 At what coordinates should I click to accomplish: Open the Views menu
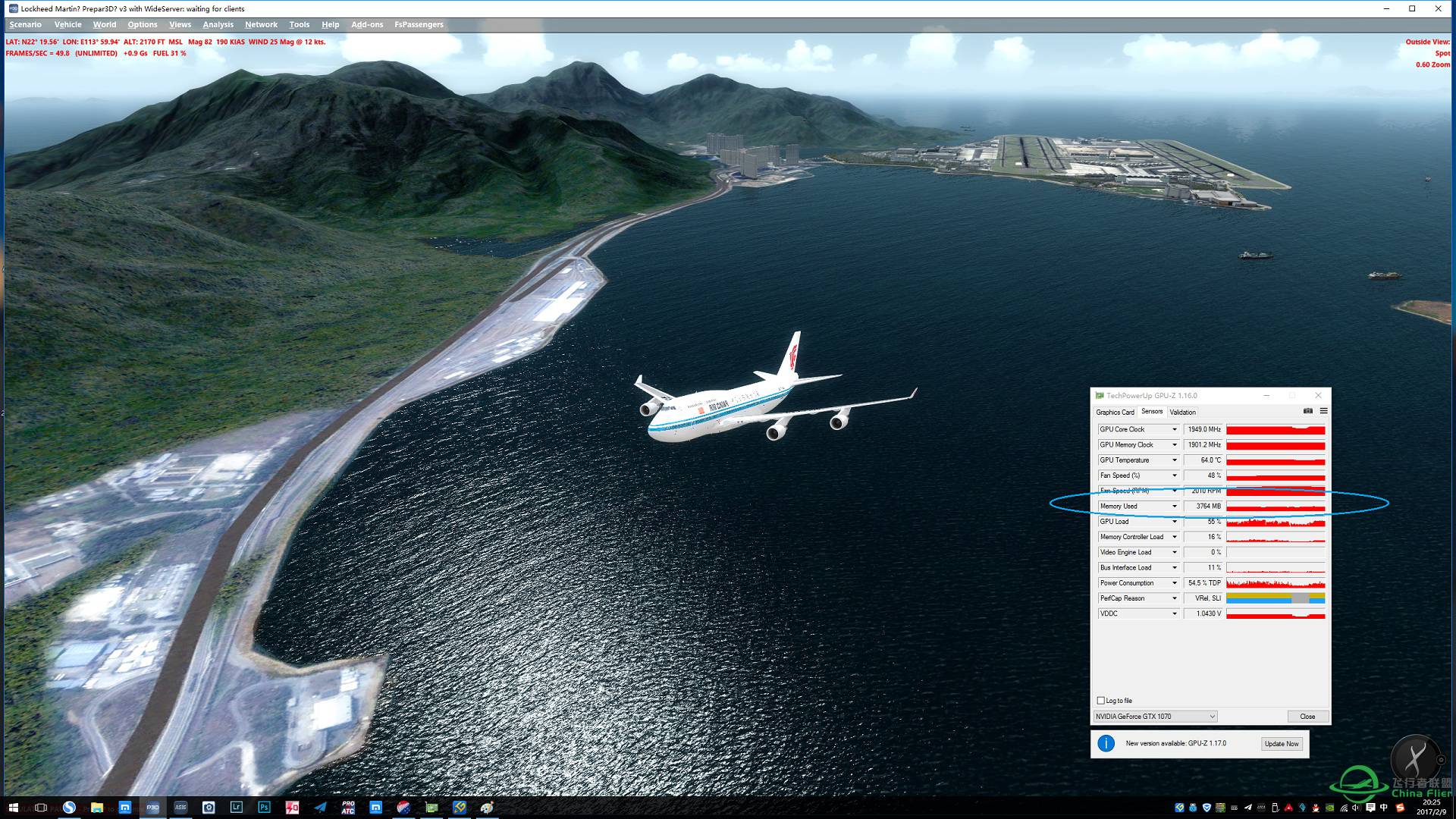(x=180, y=24)
